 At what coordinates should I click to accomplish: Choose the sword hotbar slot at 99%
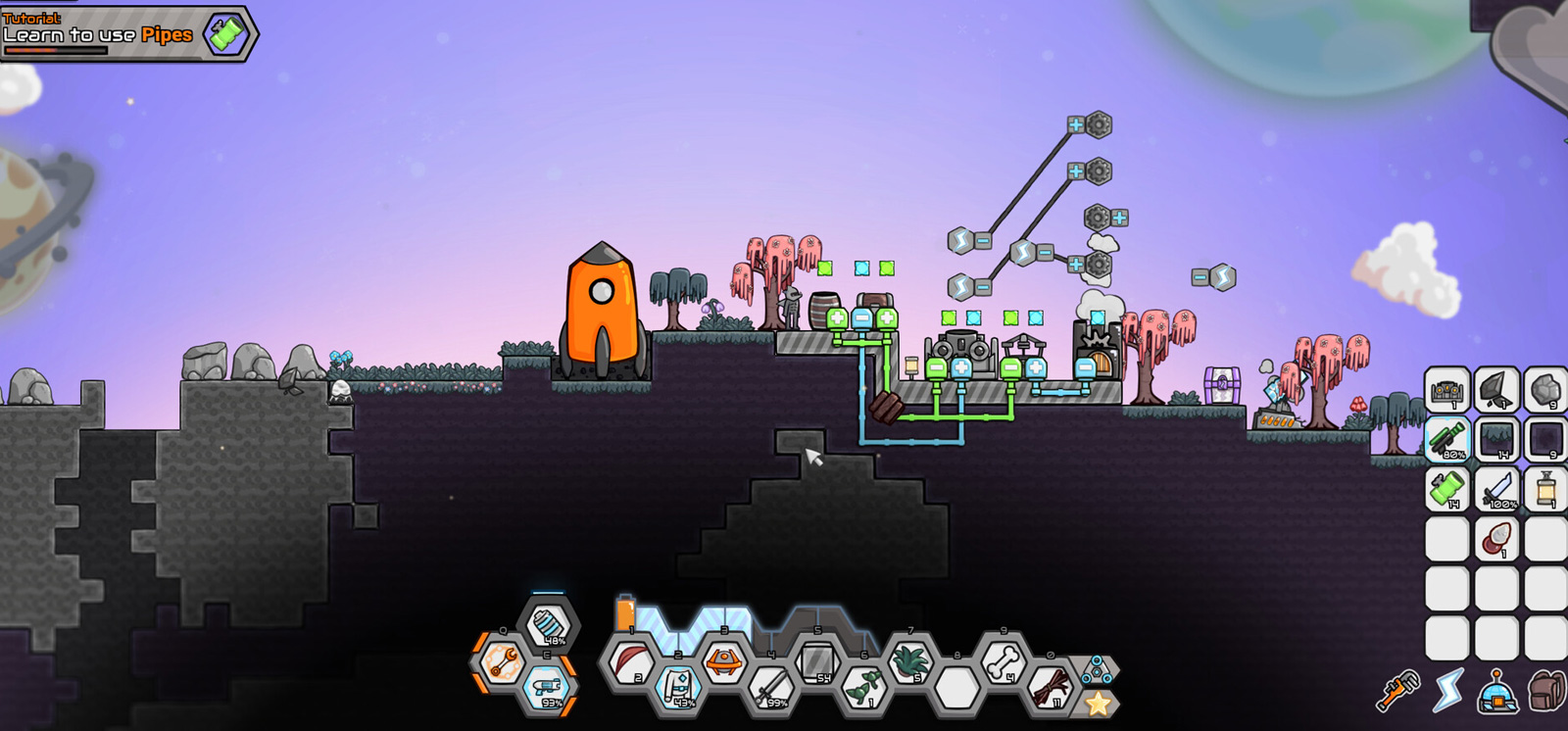point(771,687)
